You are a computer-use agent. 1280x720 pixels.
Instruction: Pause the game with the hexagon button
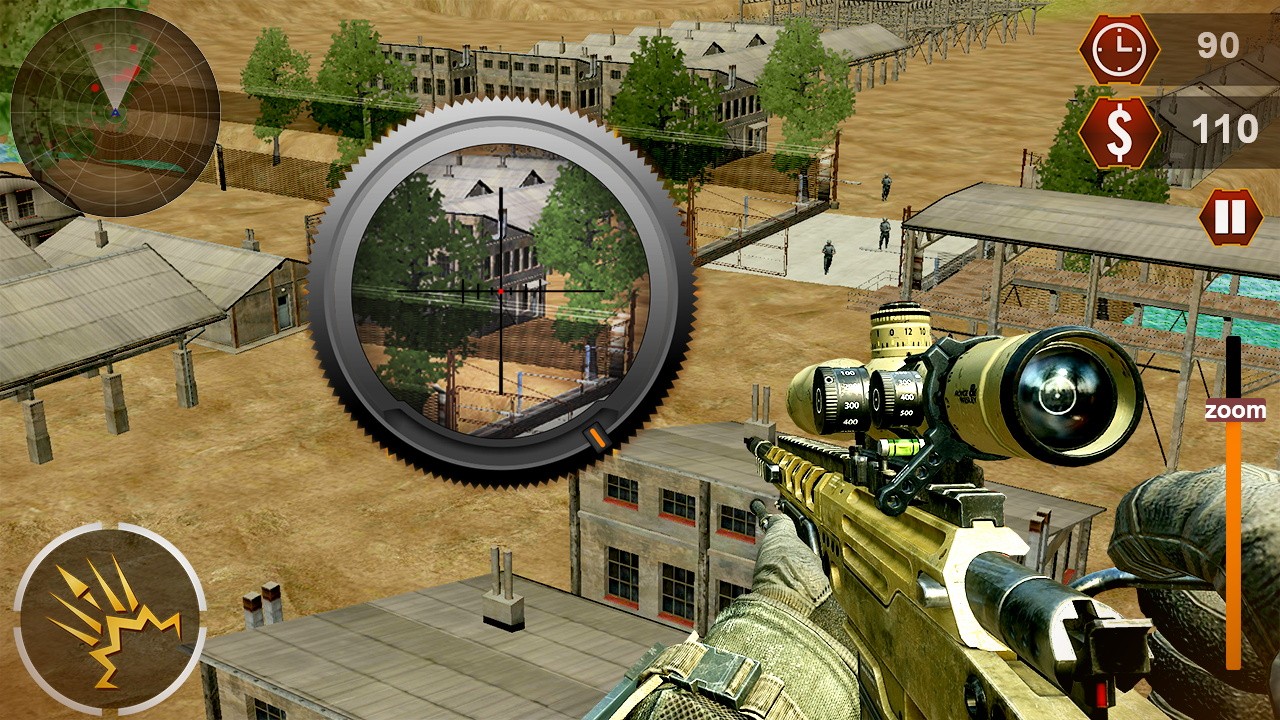click(x=1231, y=217)
